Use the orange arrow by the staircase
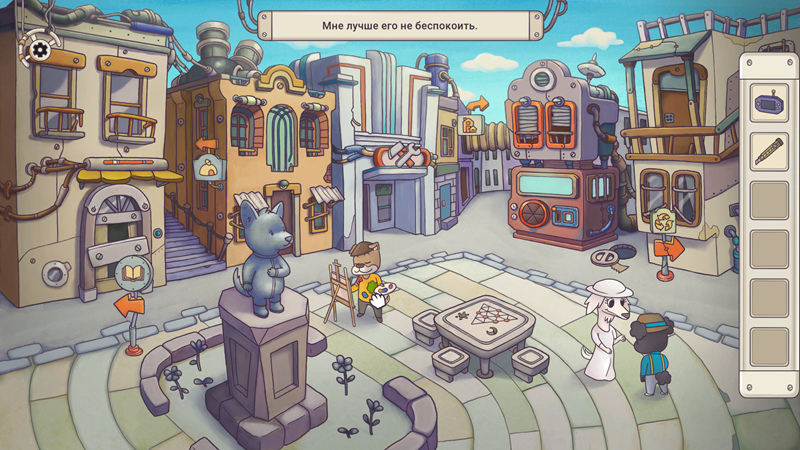The width and height of the screenshot is (800, 450). point(206,144)
